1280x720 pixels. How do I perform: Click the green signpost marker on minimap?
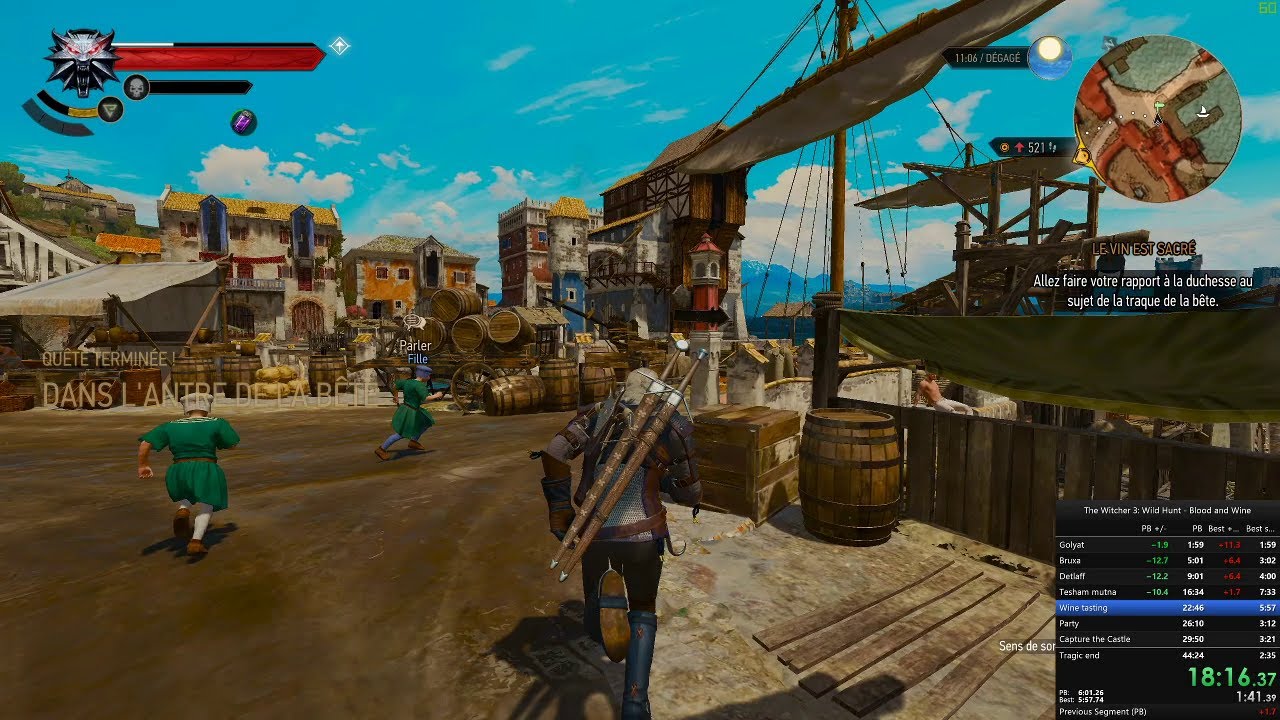pyautogui.click(x=1159, y=103)
